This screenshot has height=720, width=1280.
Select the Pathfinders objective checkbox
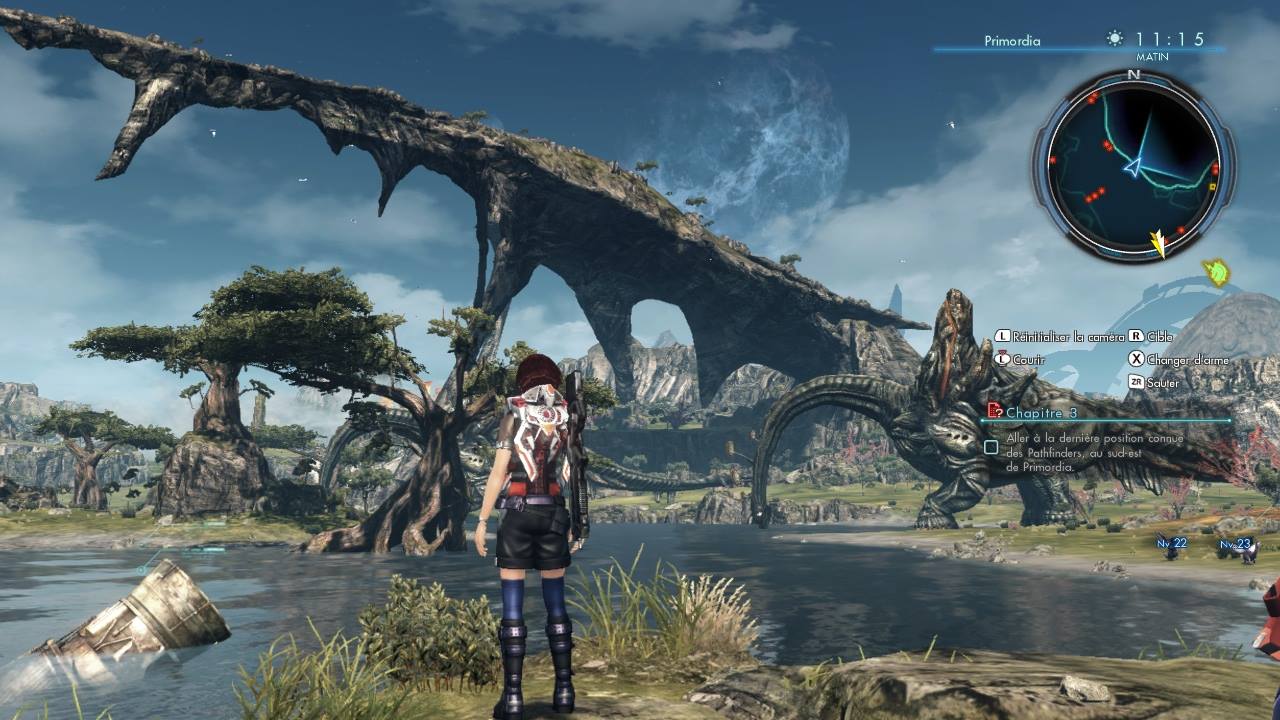(x=991, y=447)
